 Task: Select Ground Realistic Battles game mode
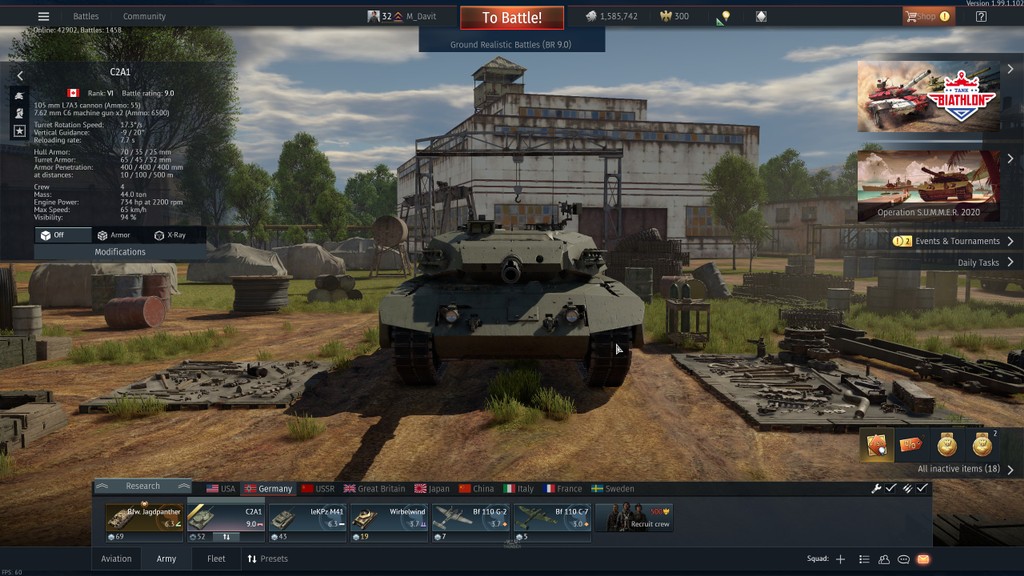(x=511, y=45)
